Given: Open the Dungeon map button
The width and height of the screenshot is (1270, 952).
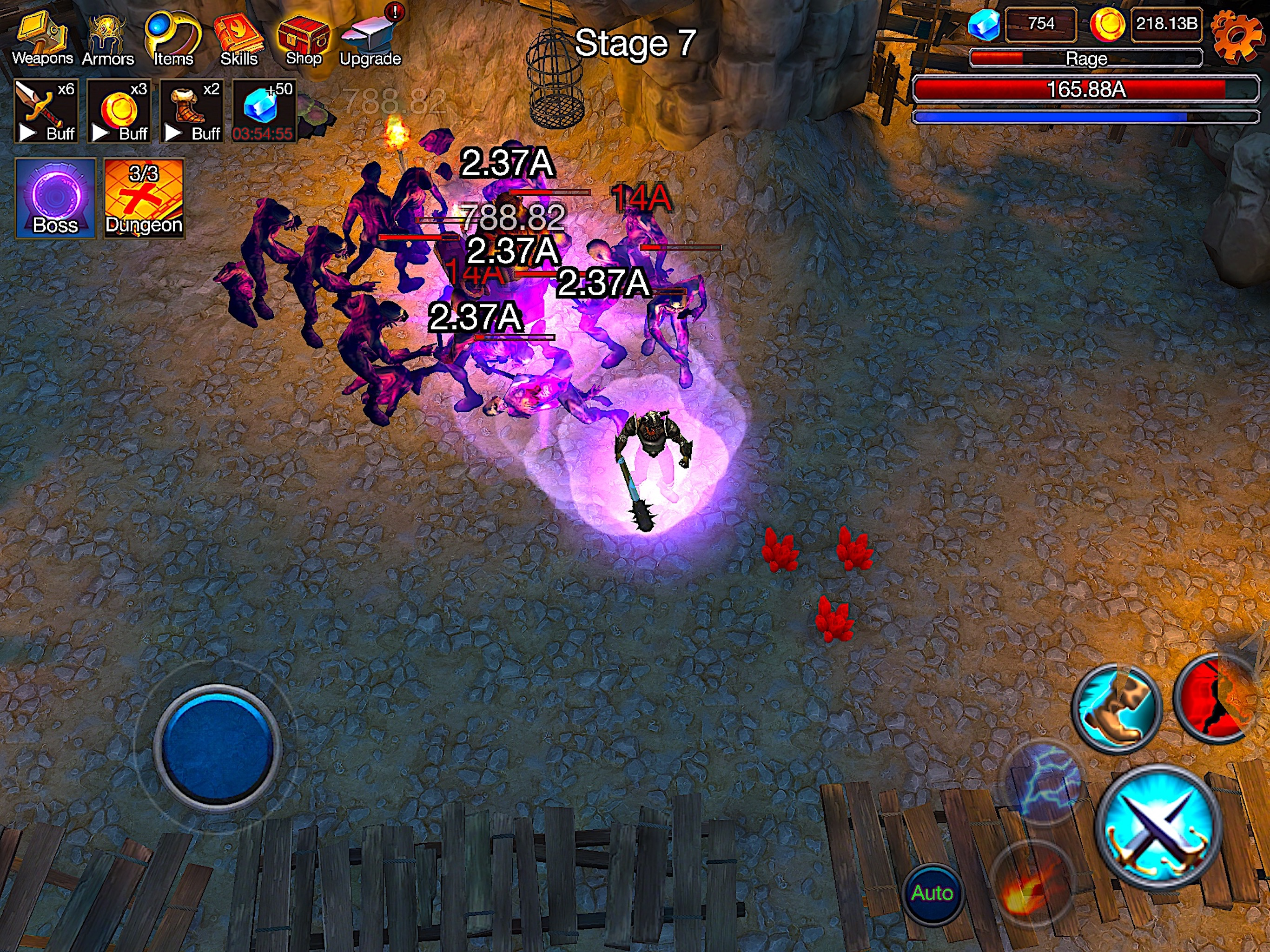Looking at the screenshot, I should tap(144, 198).
